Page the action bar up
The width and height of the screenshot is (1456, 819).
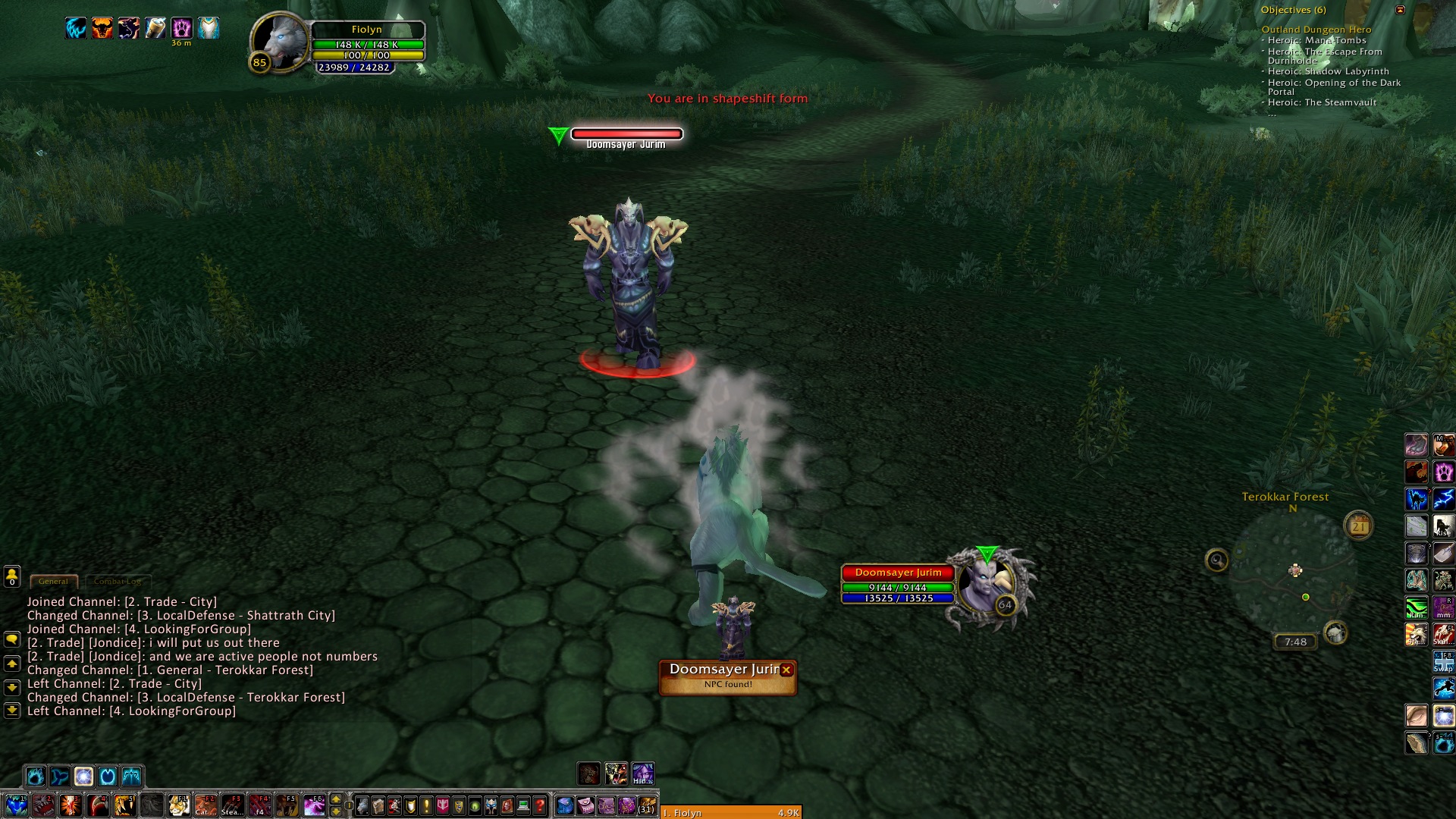336,799
